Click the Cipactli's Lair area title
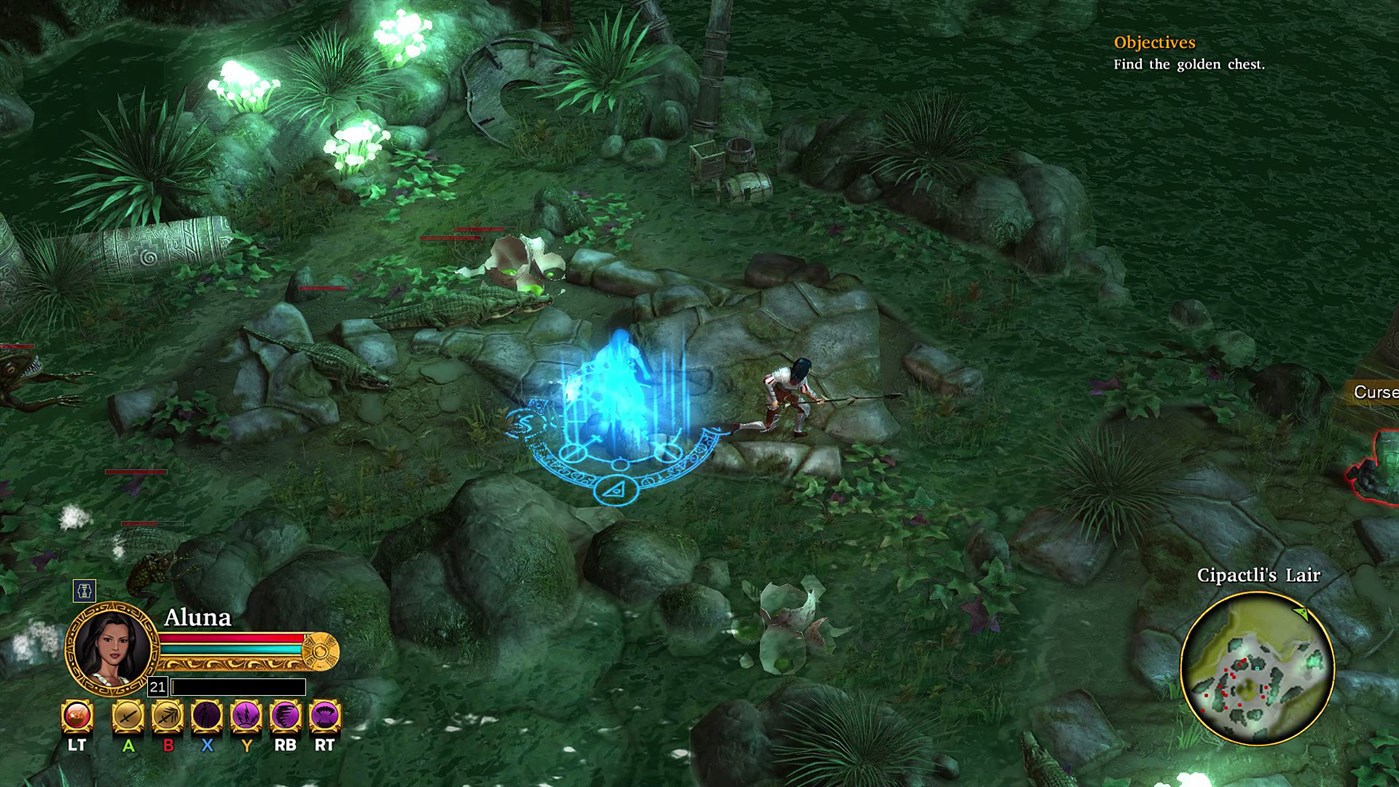 pyautogui.click(x=1259, y=575)
